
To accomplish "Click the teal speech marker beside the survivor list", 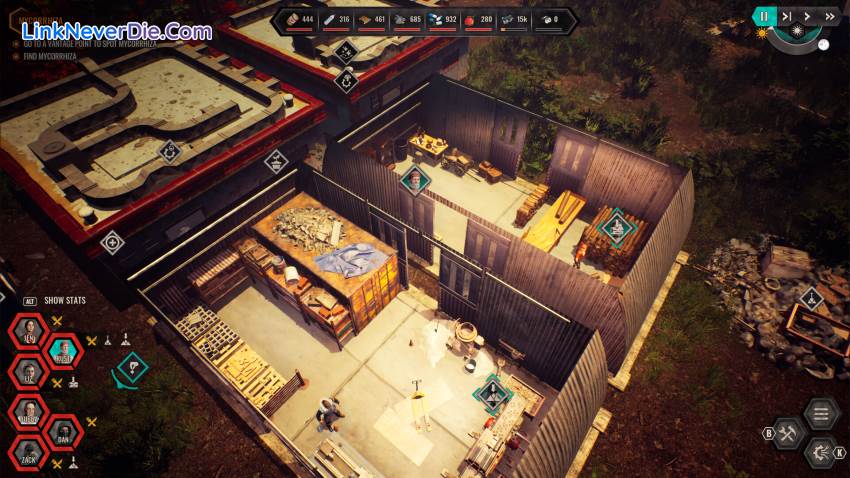I will (x=131, y=368).
